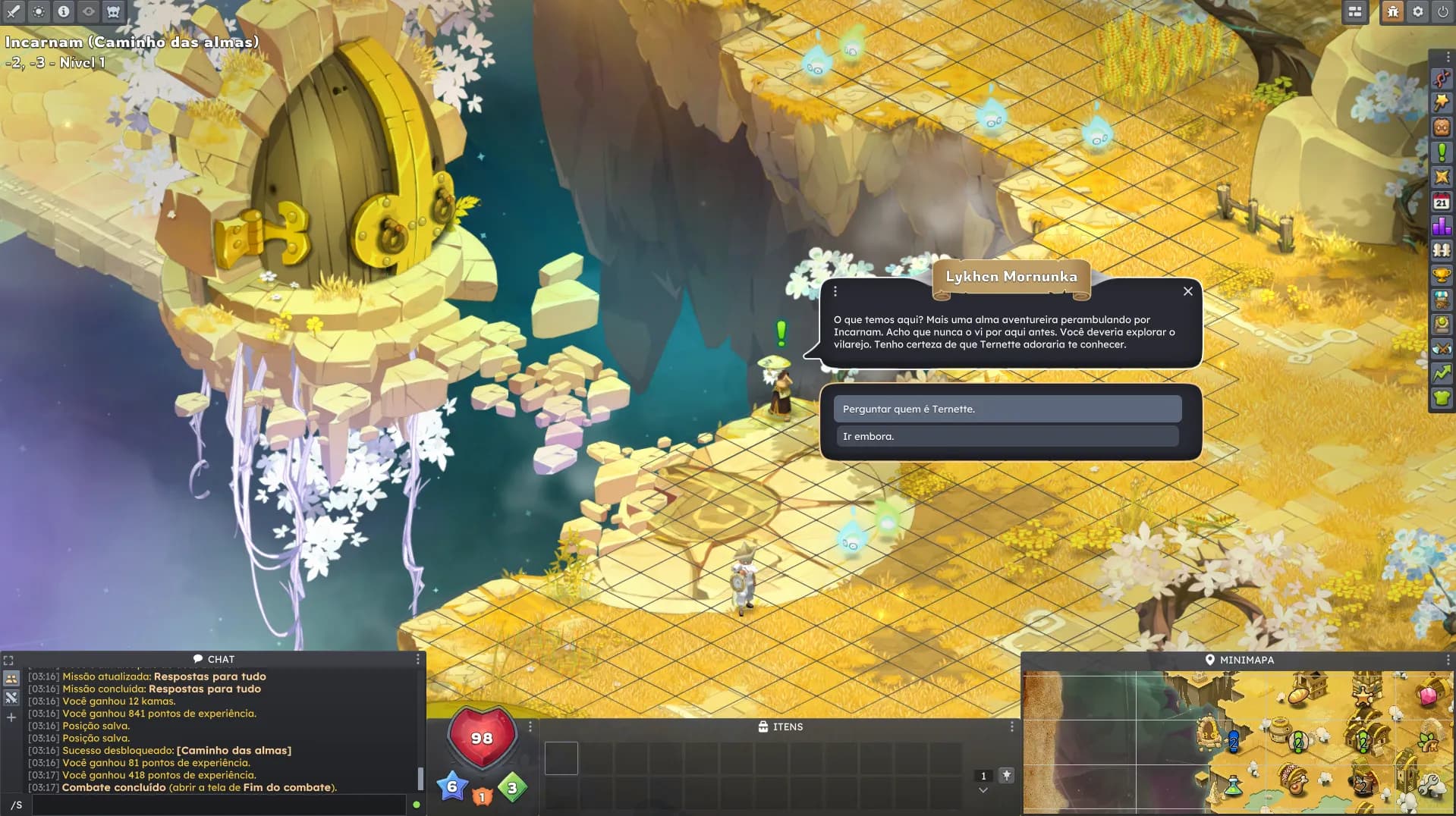
Task: Select the "Ir embora" dialogue option
Action: pyautogui.click(x=1007, y=436)
